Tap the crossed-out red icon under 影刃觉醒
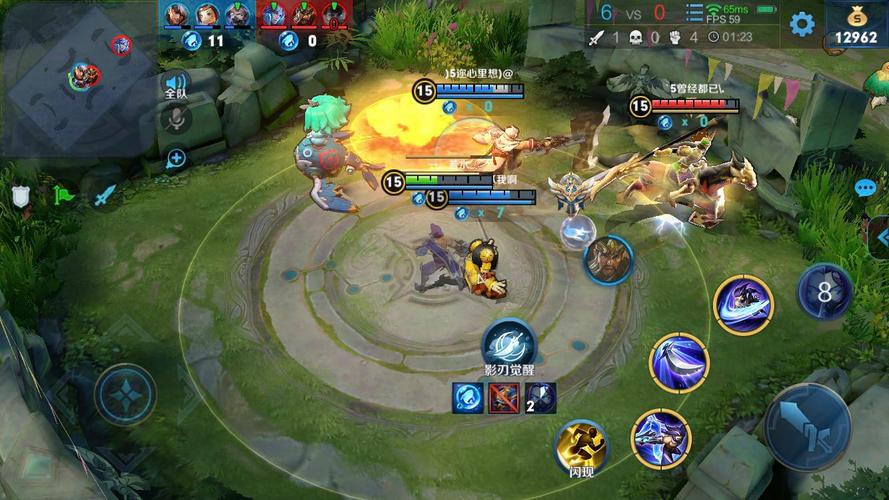This screenshot has width=889, height=500. [x=503, y=398]
